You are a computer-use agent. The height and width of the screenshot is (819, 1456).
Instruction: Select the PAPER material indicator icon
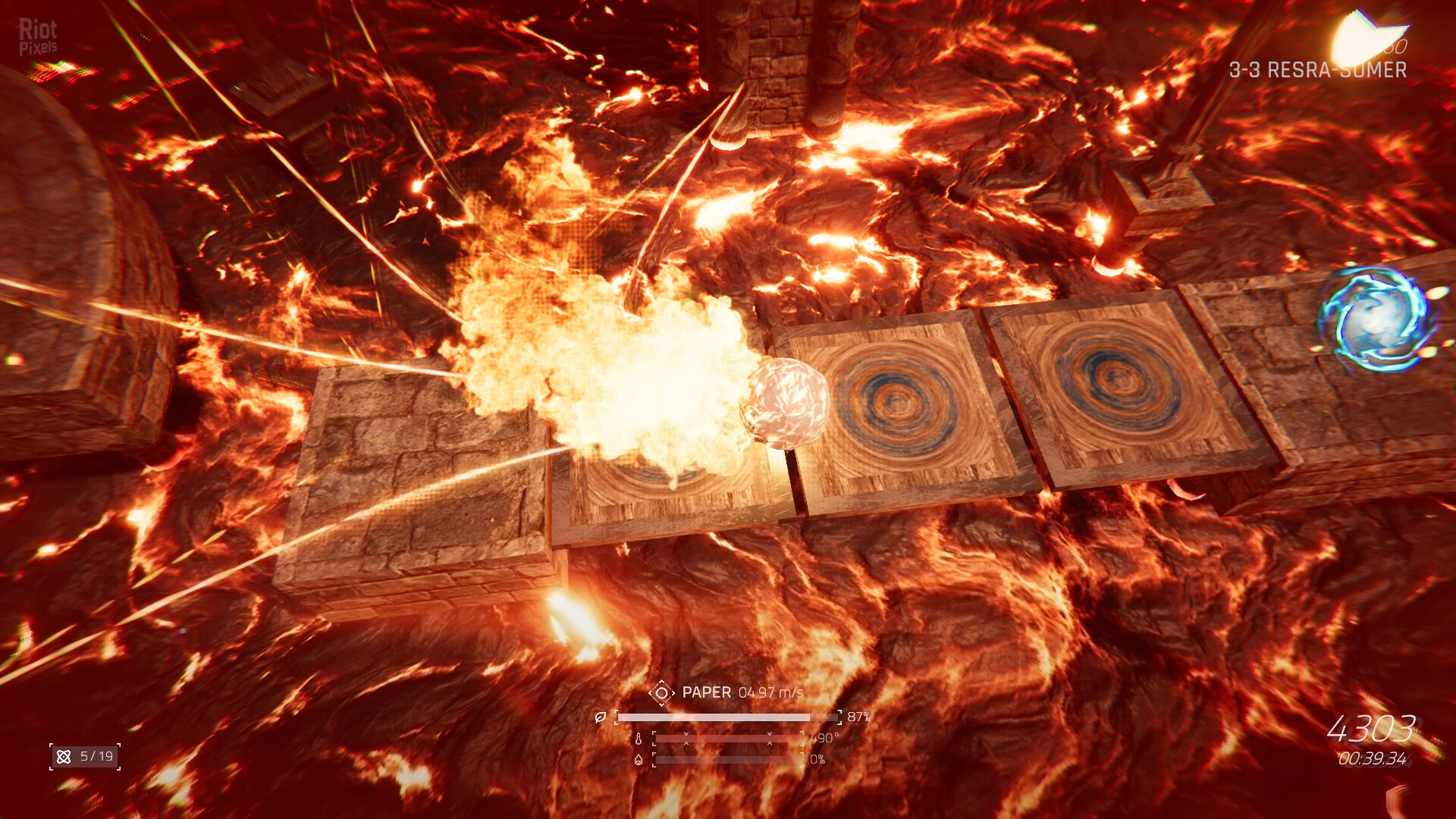click(661, 692)
